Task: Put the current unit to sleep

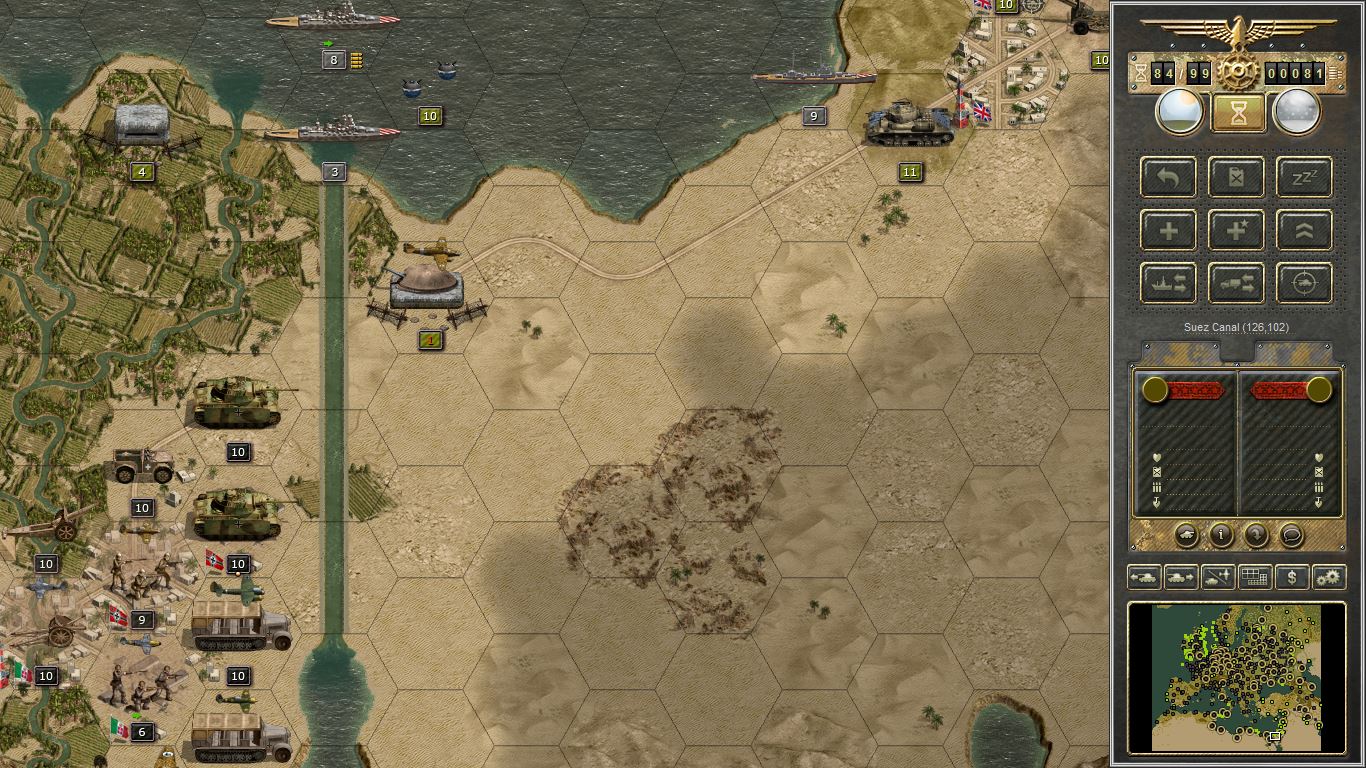Action: click(x=1303, y=177)
